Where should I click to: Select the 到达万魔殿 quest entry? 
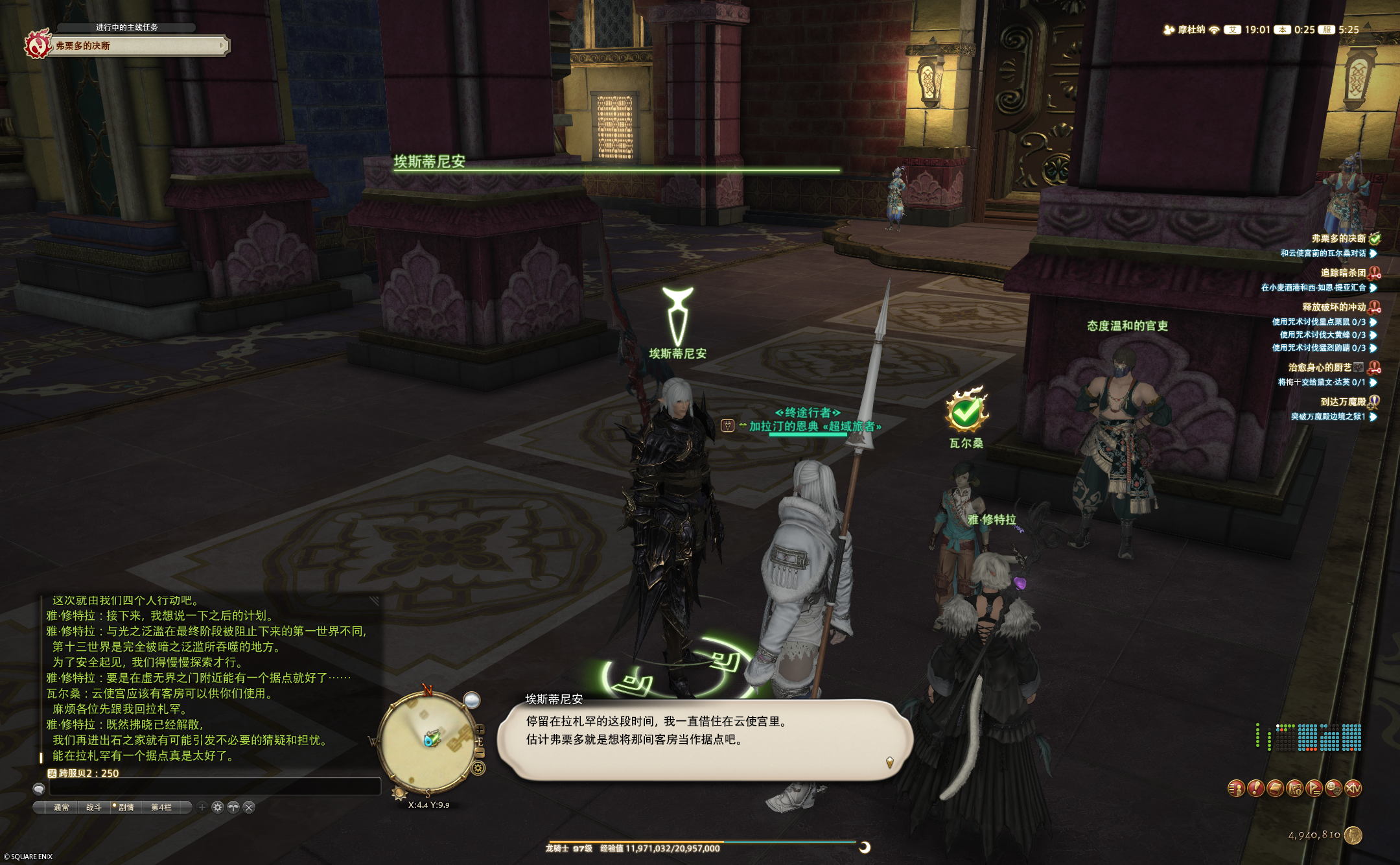[x=1343, y=402]
